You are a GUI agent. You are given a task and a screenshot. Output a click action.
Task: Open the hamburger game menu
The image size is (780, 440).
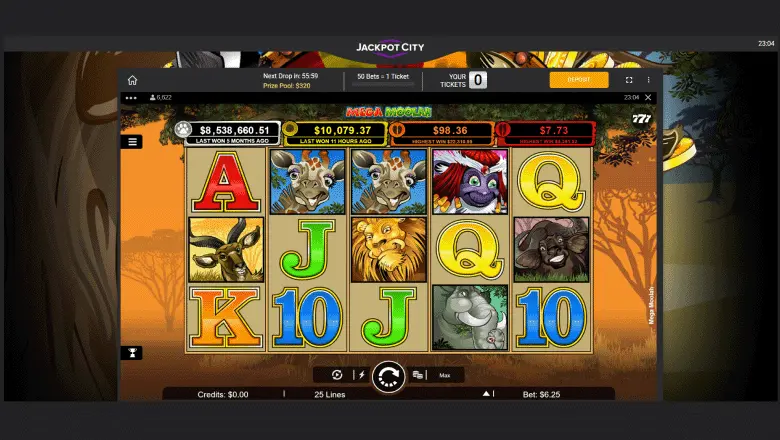133,142
